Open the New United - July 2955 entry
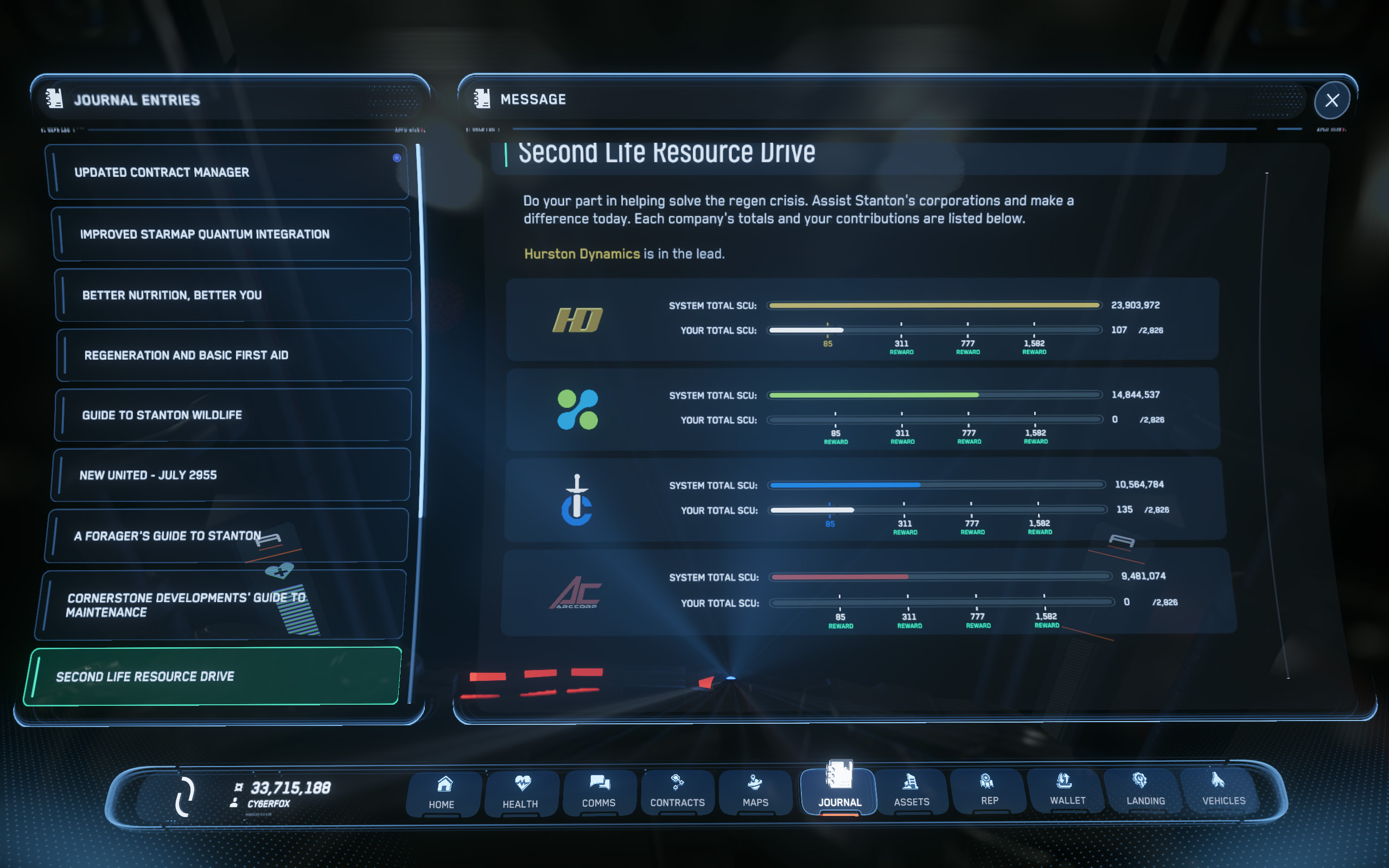Screen dimensions: 1389x868 point(231,475)
